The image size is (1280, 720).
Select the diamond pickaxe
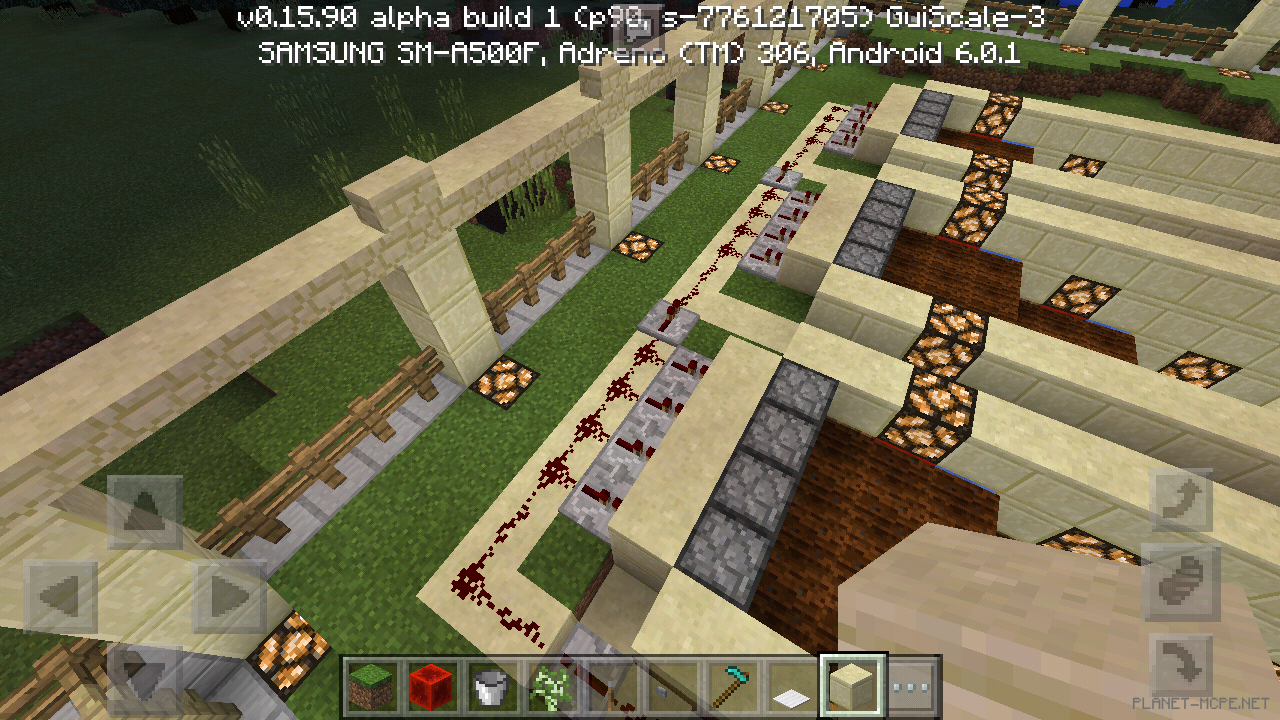pyautogui.click(x=731, y=688)
